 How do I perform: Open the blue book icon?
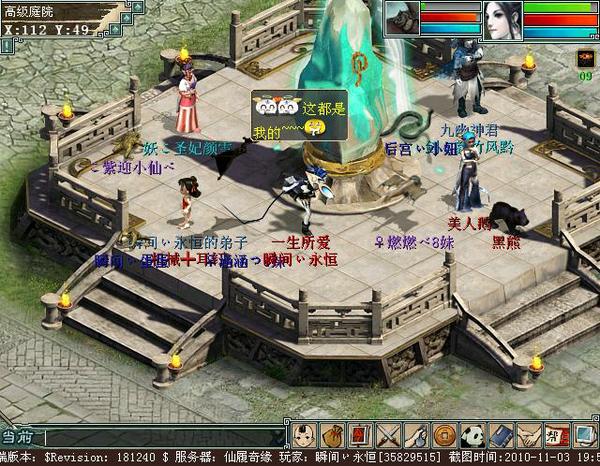(499, 435)
